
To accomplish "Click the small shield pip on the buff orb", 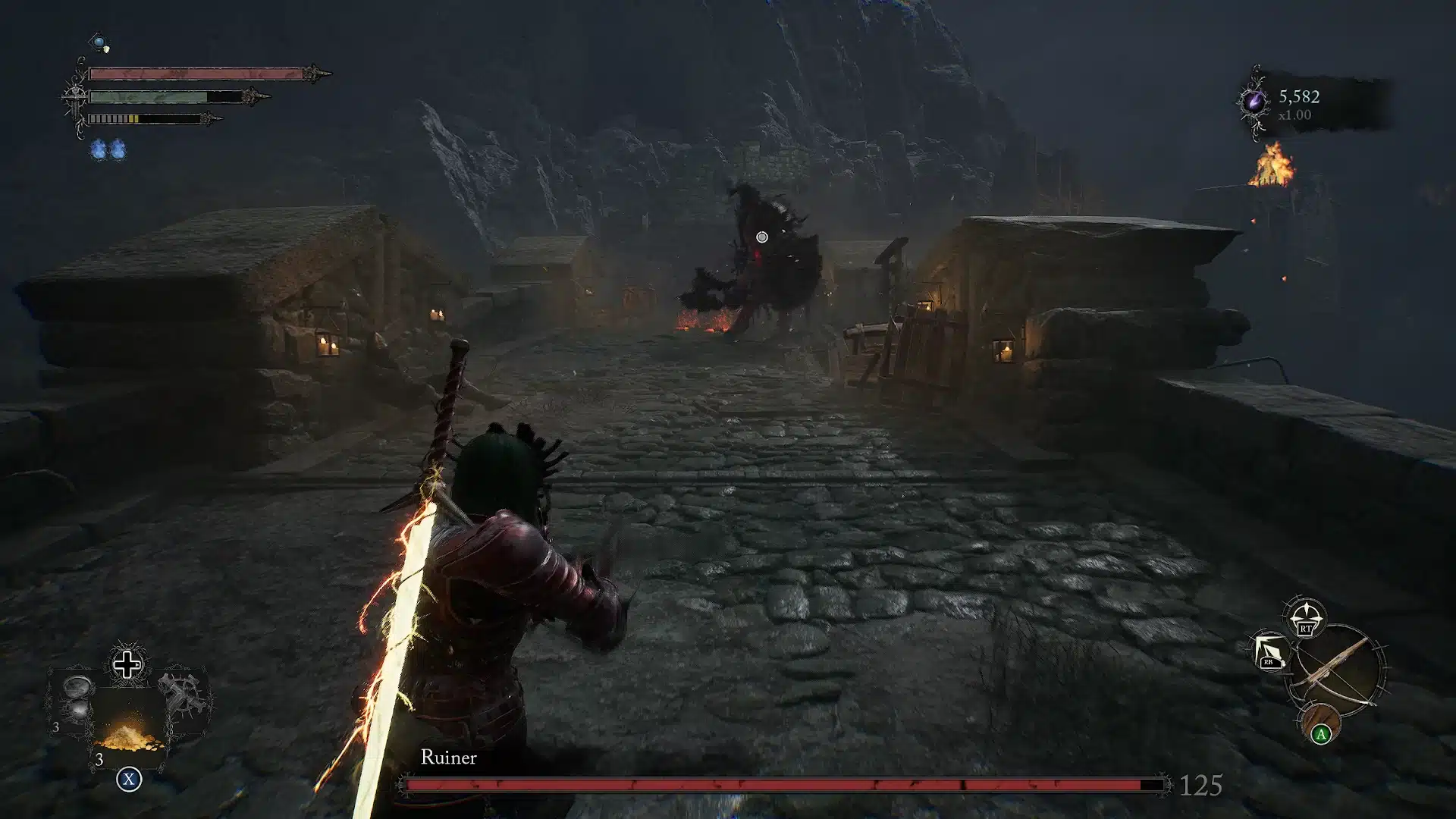I will [x=106, y=50].
